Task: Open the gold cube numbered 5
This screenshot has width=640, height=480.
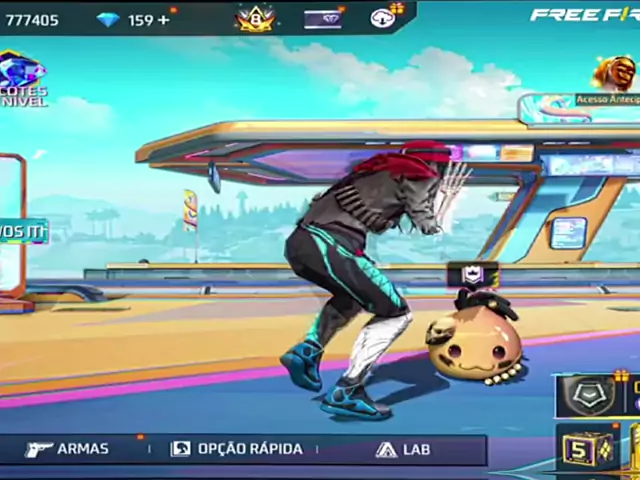Action: (x=580, y=449)
